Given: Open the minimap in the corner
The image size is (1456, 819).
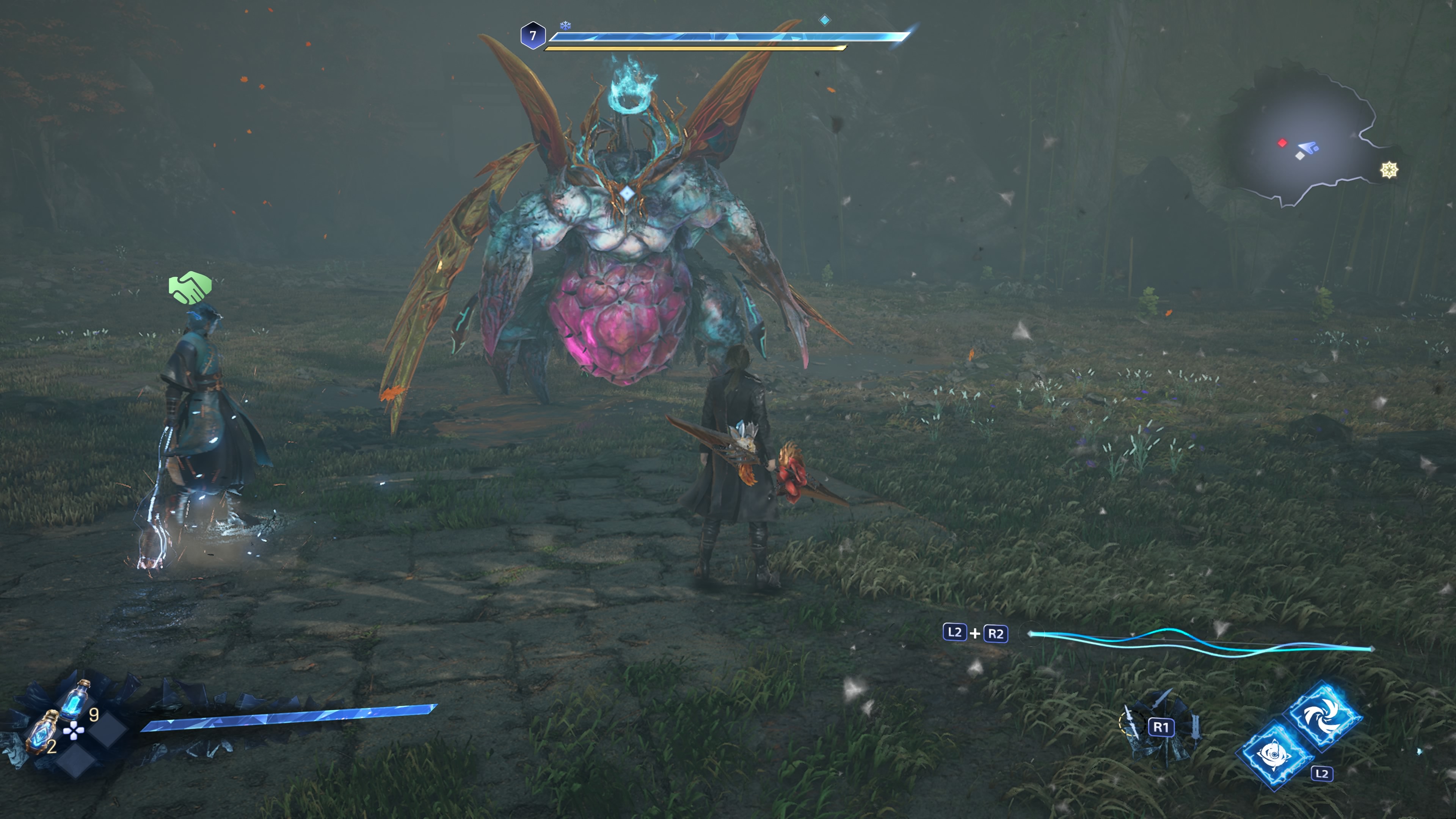Looking at the screenshot, I should click(1300, 141).
